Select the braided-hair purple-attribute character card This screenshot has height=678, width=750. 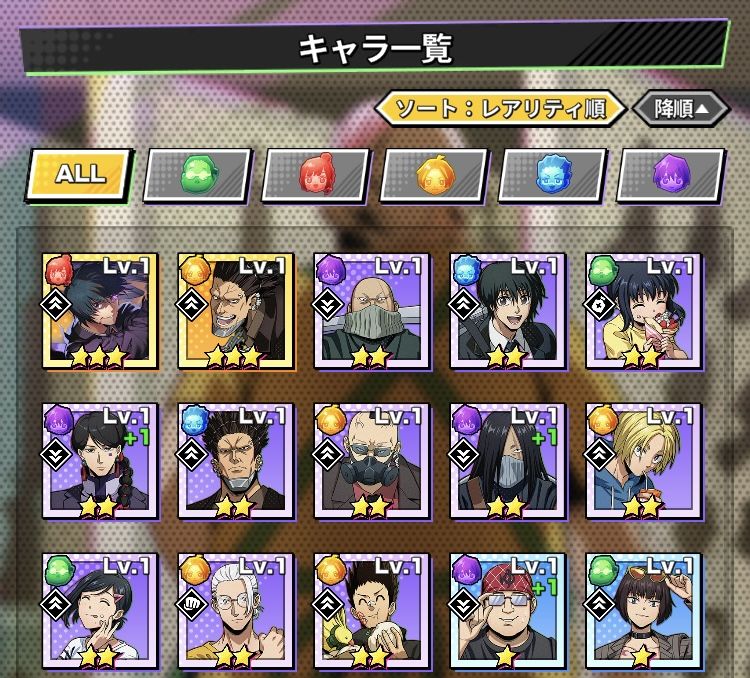pyautogui.click(x=100, y=461)
